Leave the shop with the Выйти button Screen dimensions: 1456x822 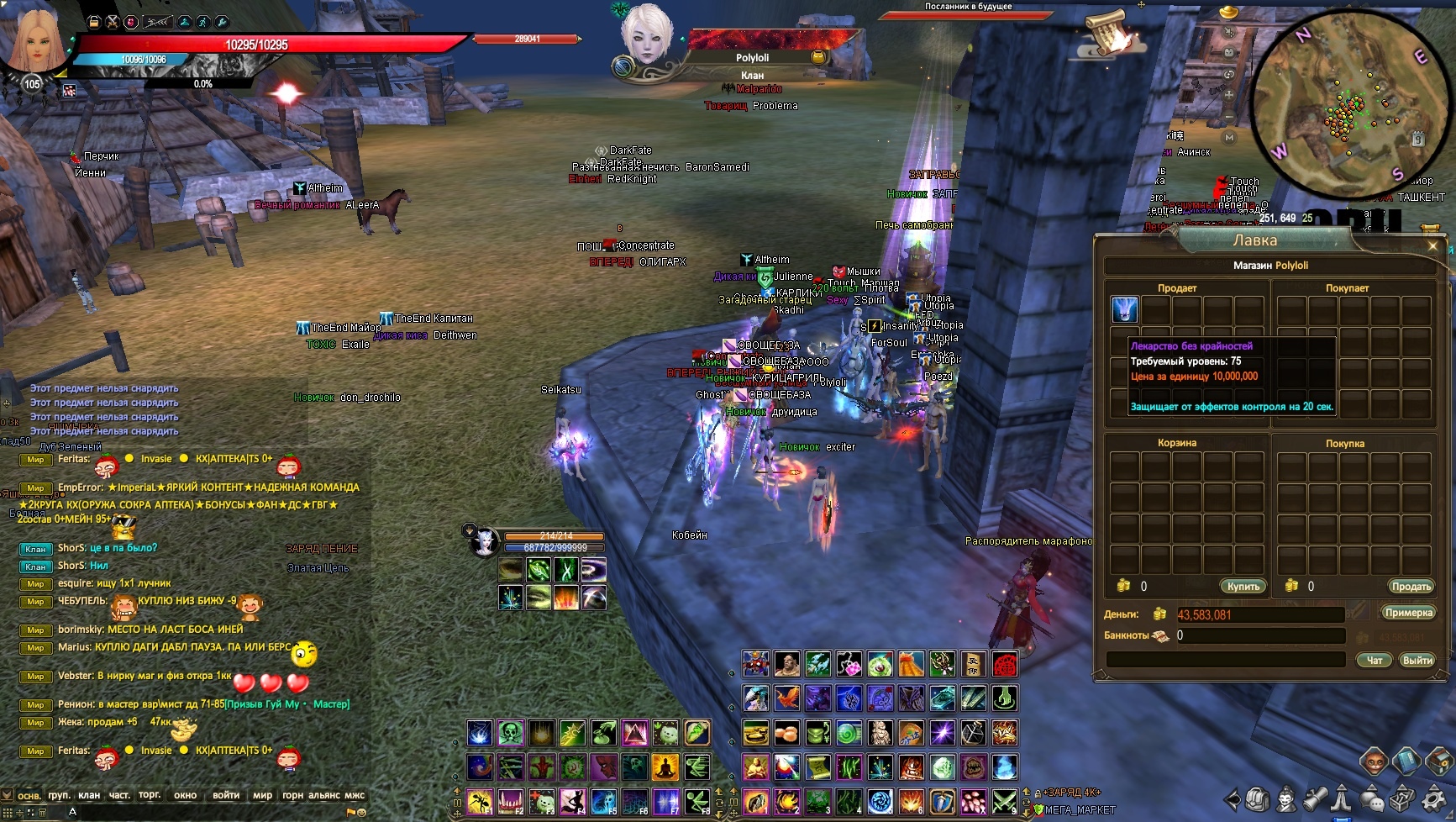(x=1417, y=660)
